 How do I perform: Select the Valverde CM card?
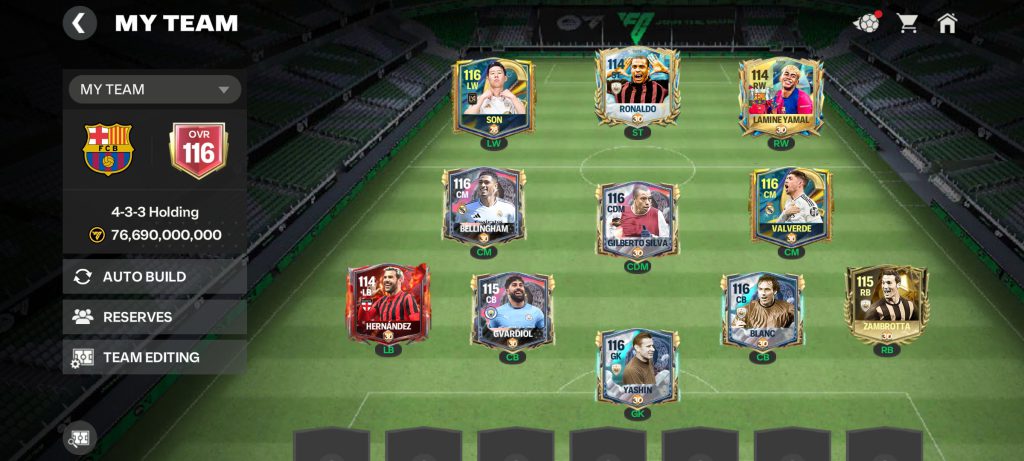[791, 207]
